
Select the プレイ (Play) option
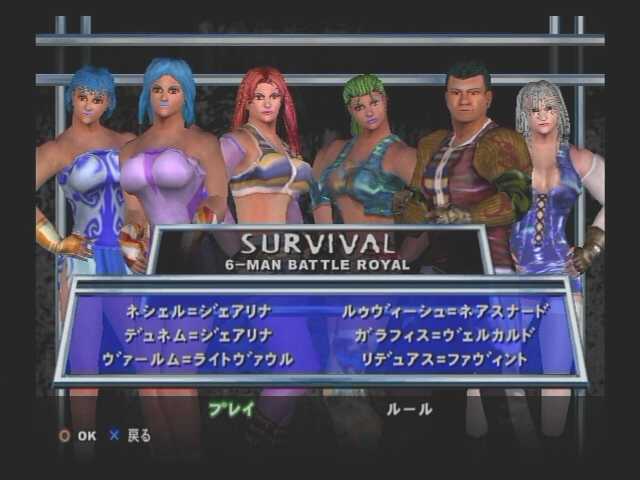[231, 409]
